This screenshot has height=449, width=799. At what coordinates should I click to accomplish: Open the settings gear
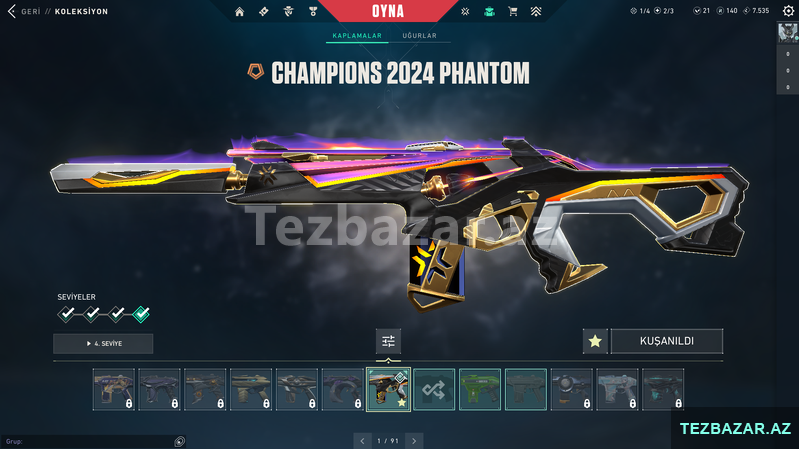click(x=788, y=11)
